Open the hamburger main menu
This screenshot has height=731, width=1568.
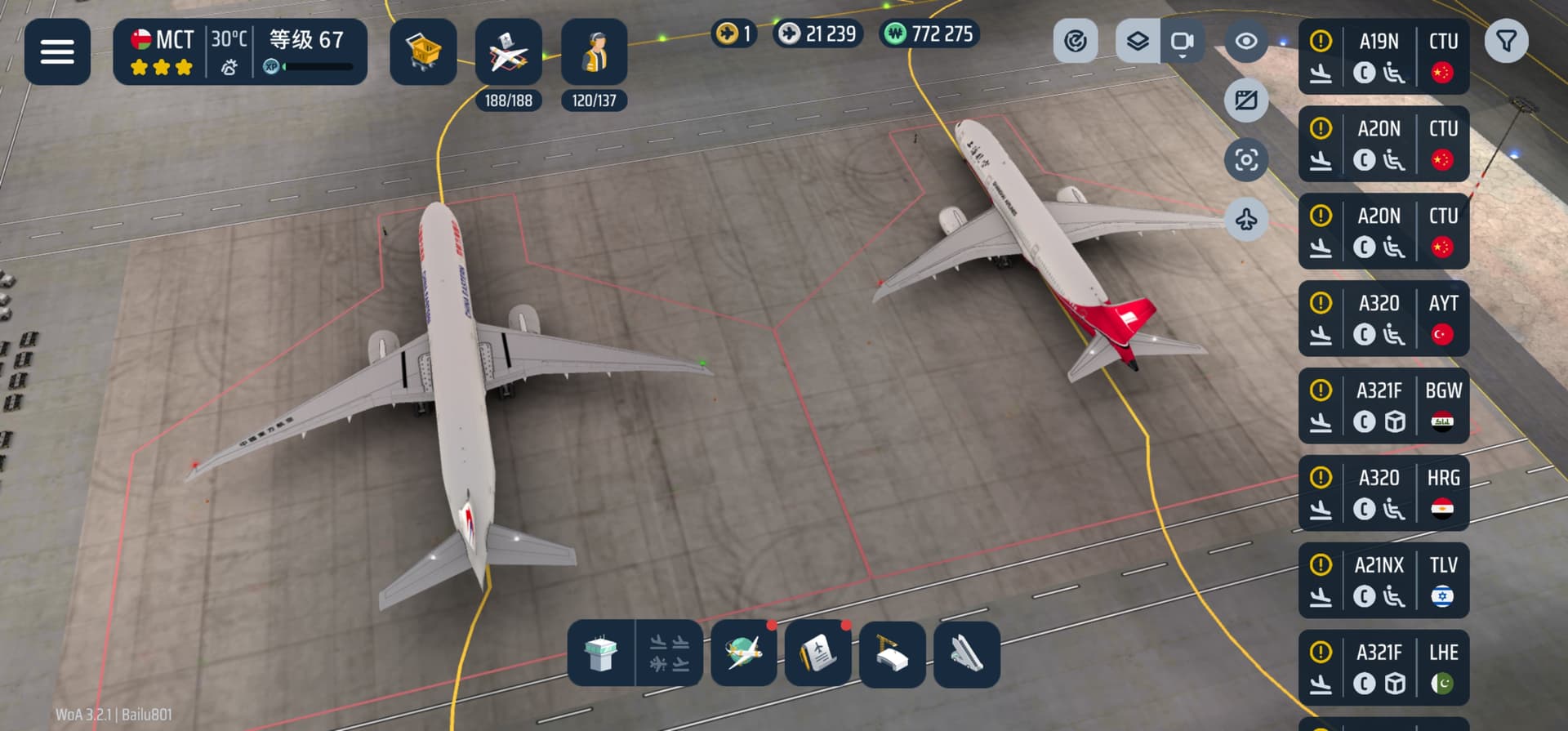tap(57, 52)
